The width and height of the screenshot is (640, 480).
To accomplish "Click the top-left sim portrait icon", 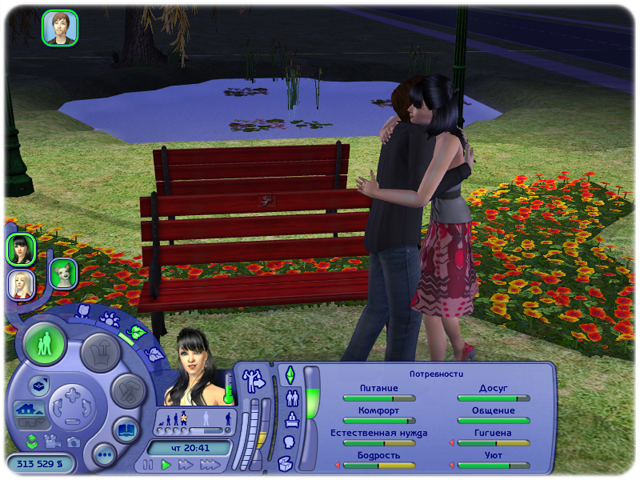I will (x=60, y=27).
